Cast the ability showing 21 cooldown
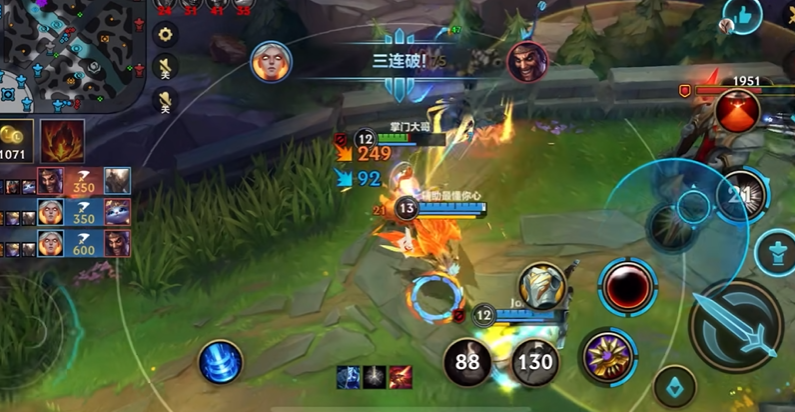 pyautogui.click(x=742, y=194)
